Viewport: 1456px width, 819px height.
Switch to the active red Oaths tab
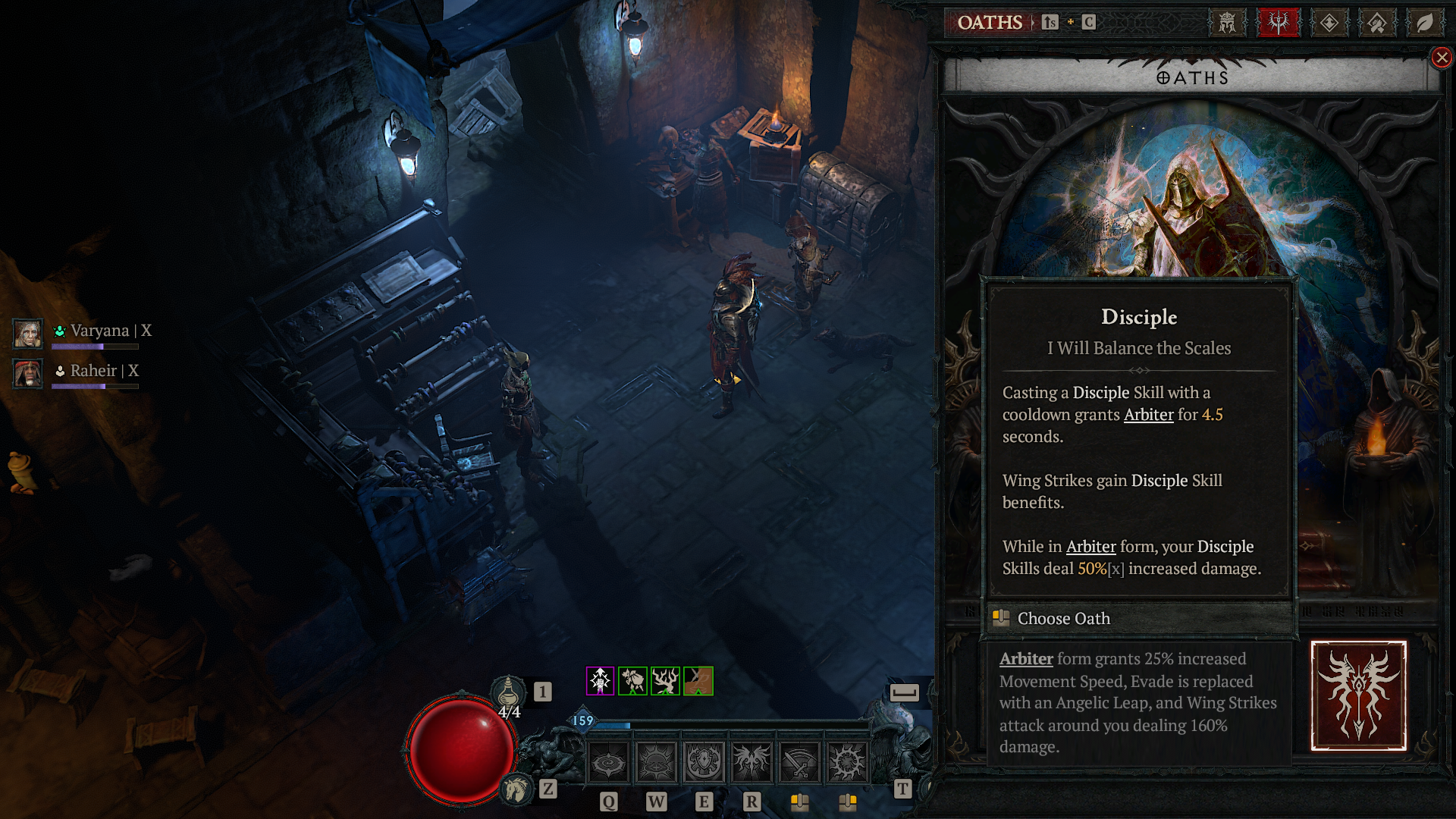pos(1279,23)
